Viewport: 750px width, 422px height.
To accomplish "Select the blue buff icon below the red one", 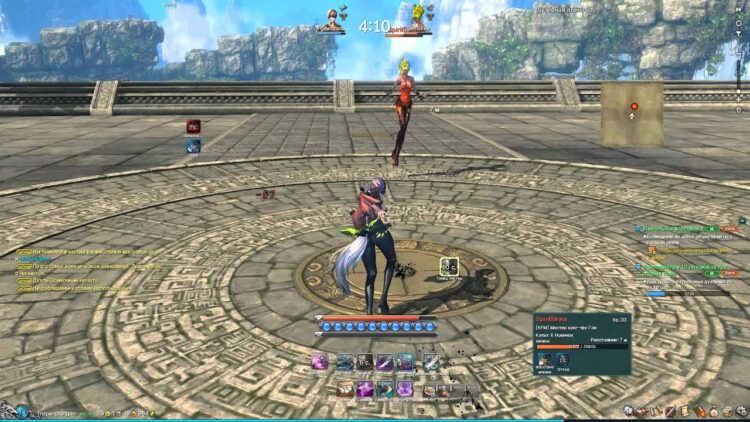I will coord(193,146).
